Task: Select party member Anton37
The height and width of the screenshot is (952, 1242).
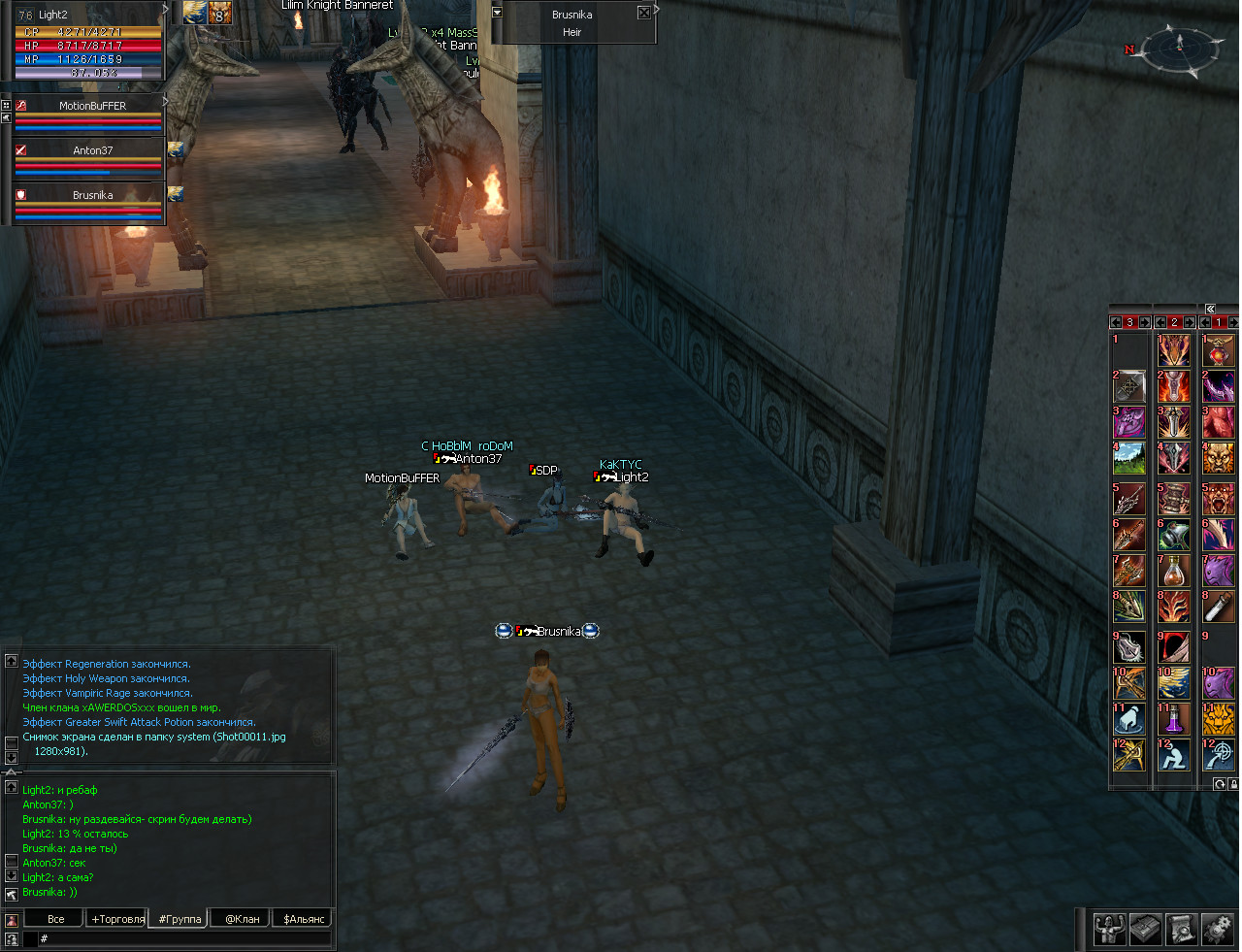Action: (92, 150)
